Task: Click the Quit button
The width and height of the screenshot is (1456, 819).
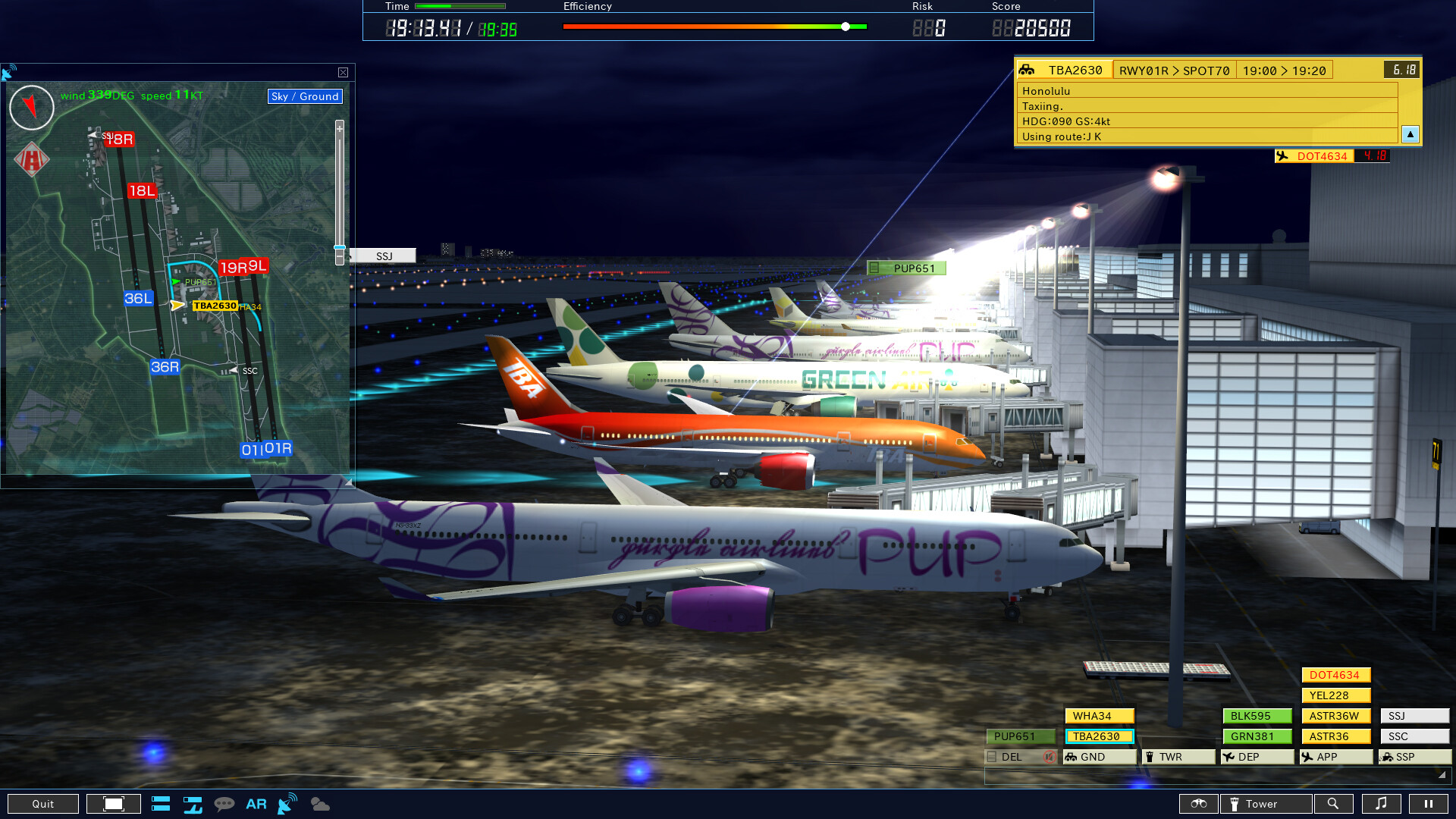Action: (x=43, y=803)
